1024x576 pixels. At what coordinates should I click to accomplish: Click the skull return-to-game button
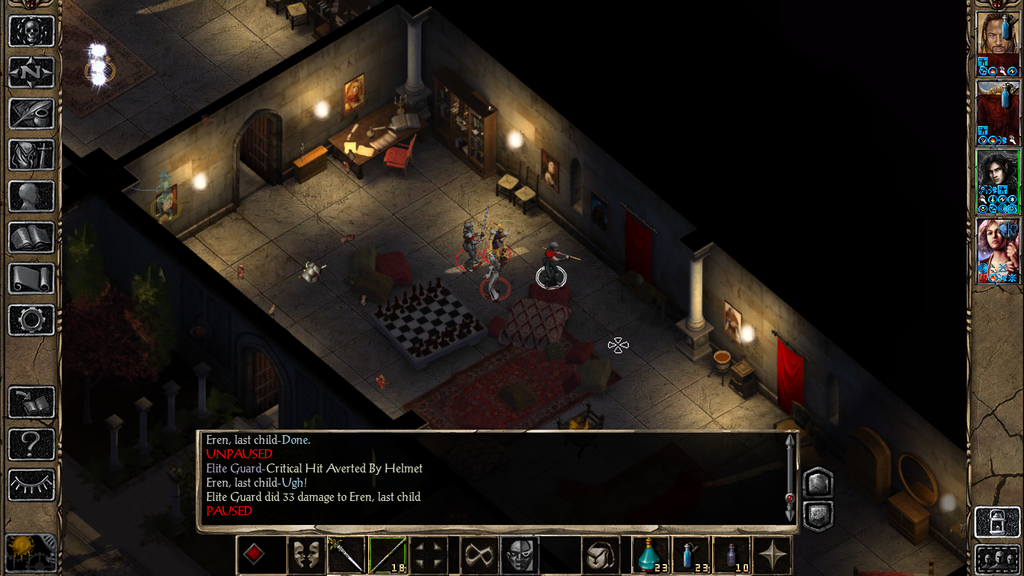[31, 31]
